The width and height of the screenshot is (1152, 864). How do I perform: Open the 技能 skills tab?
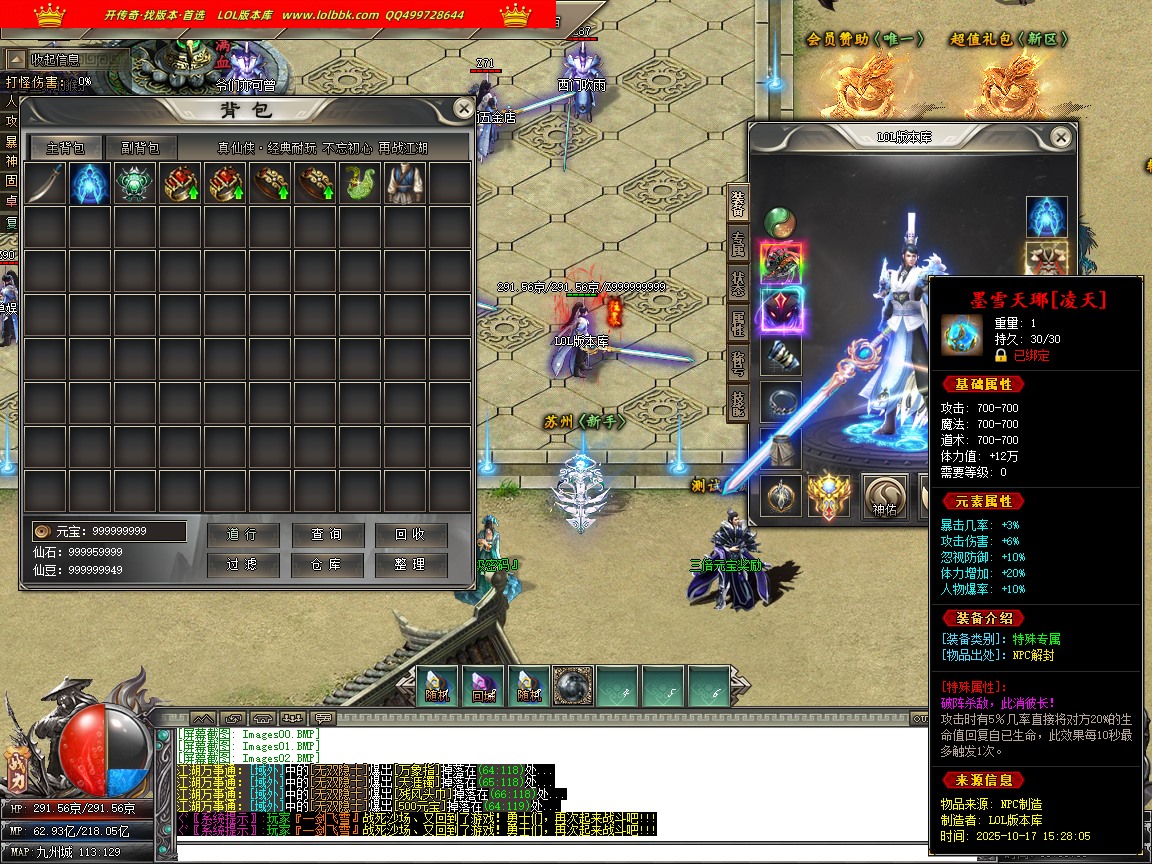(x=738, y=401)
